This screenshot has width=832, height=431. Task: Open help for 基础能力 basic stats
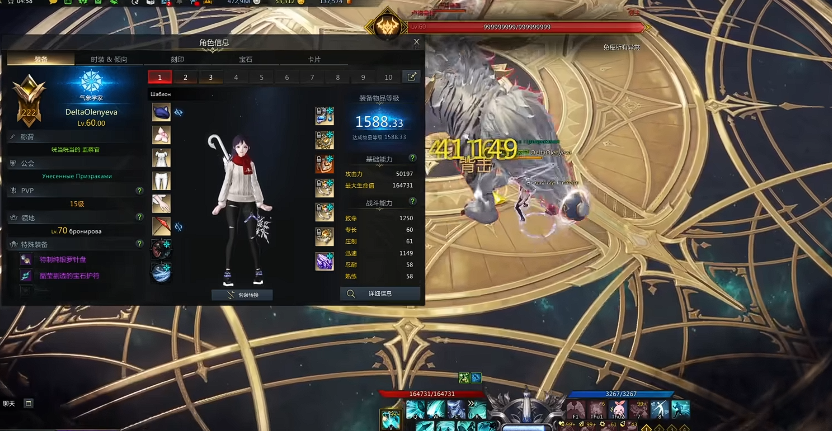(x=412, y=160)
